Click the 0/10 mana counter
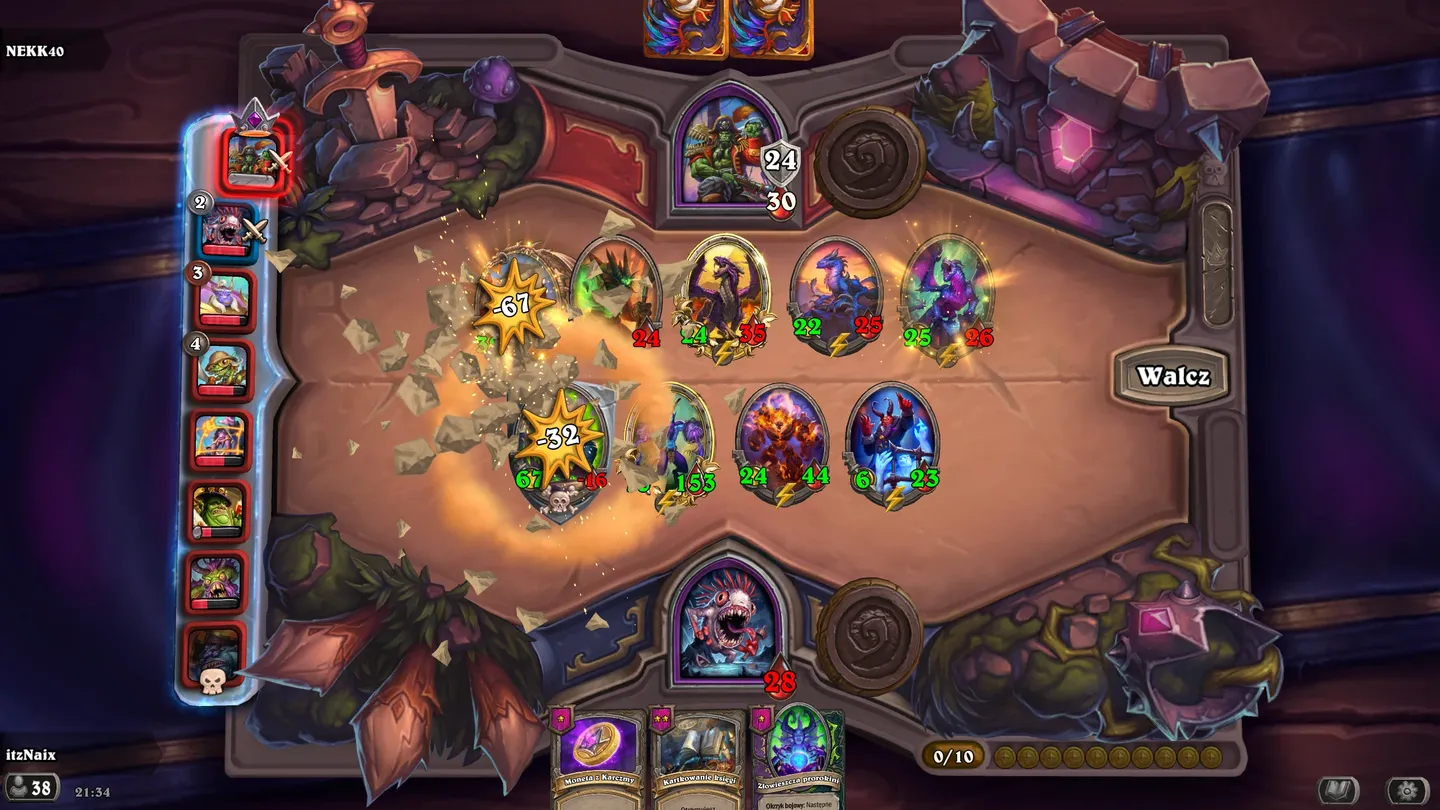The height and width of the screenshot is (810, 1440). point(953,758)
